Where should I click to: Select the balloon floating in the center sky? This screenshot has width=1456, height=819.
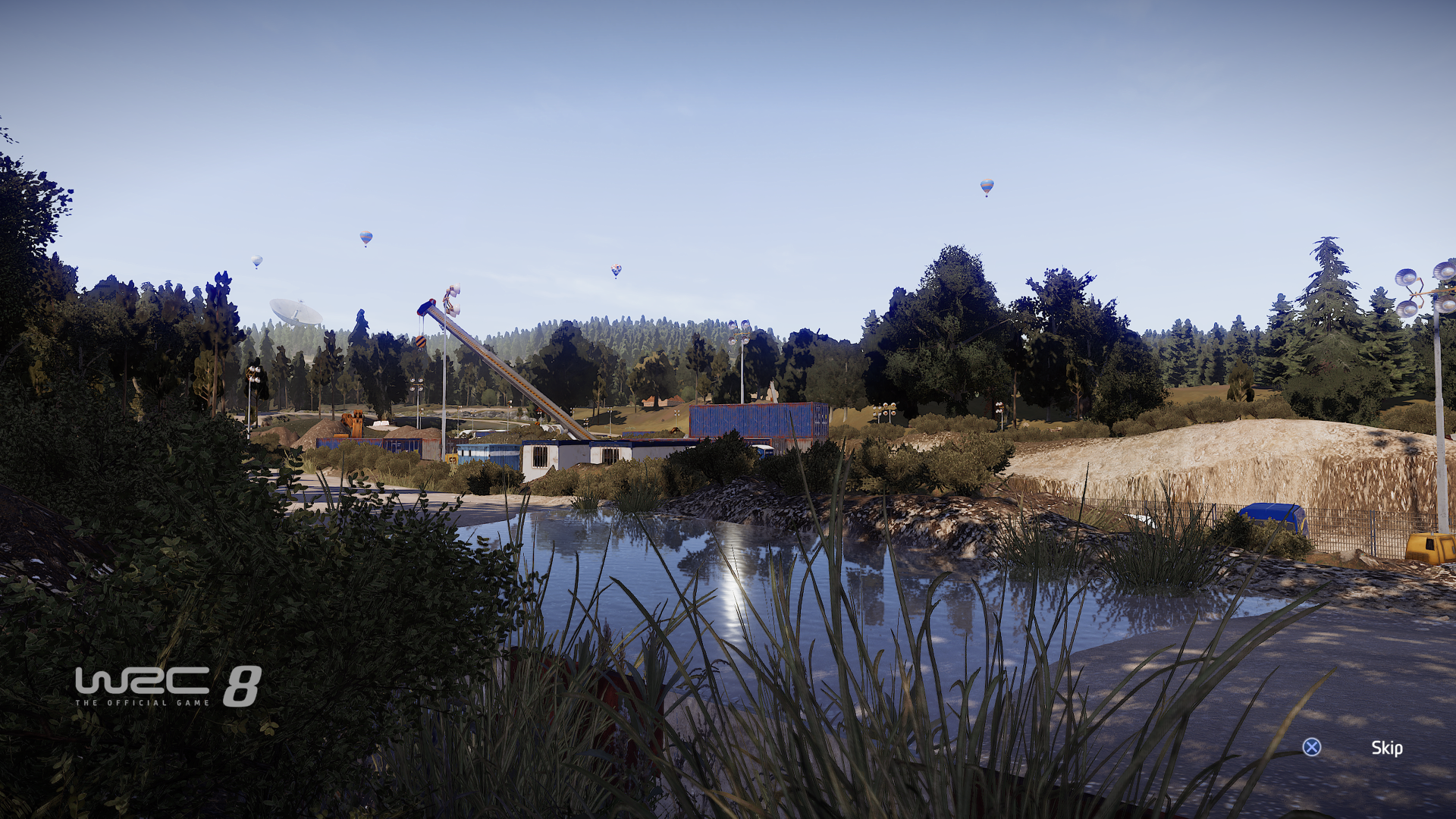pos(615,269)
